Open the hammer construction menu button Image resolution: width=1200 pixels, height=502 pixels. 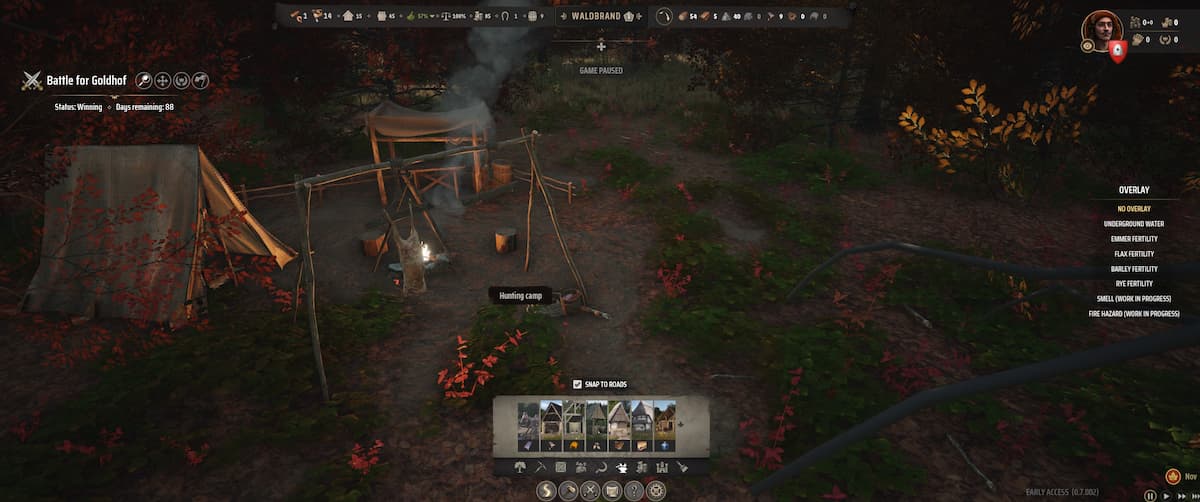[568, 490]
